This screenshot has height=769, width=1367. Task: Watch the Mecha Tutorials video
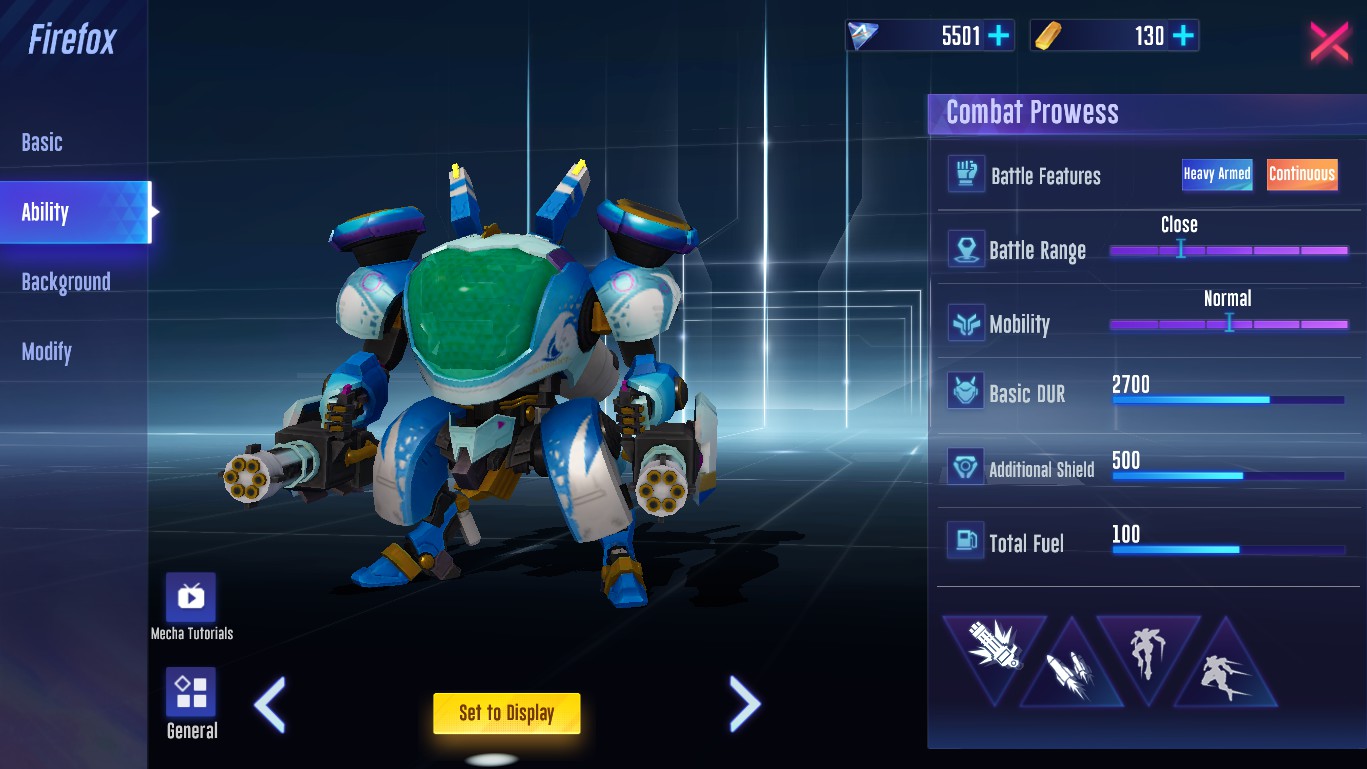[x=190, y=598]
